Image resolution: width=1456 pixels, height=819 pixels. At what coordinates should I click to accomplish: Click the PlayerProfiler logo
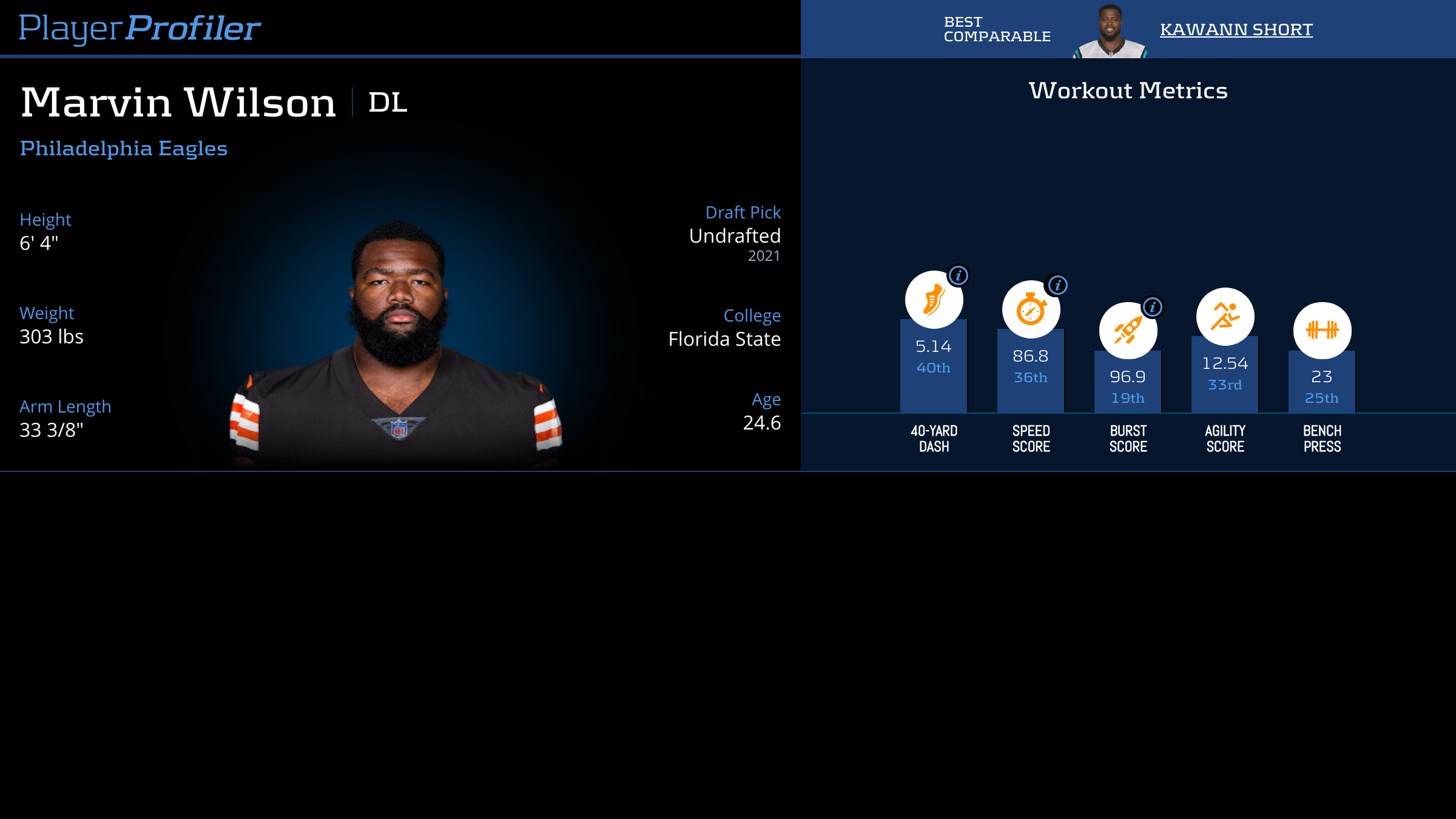point(140,28)
